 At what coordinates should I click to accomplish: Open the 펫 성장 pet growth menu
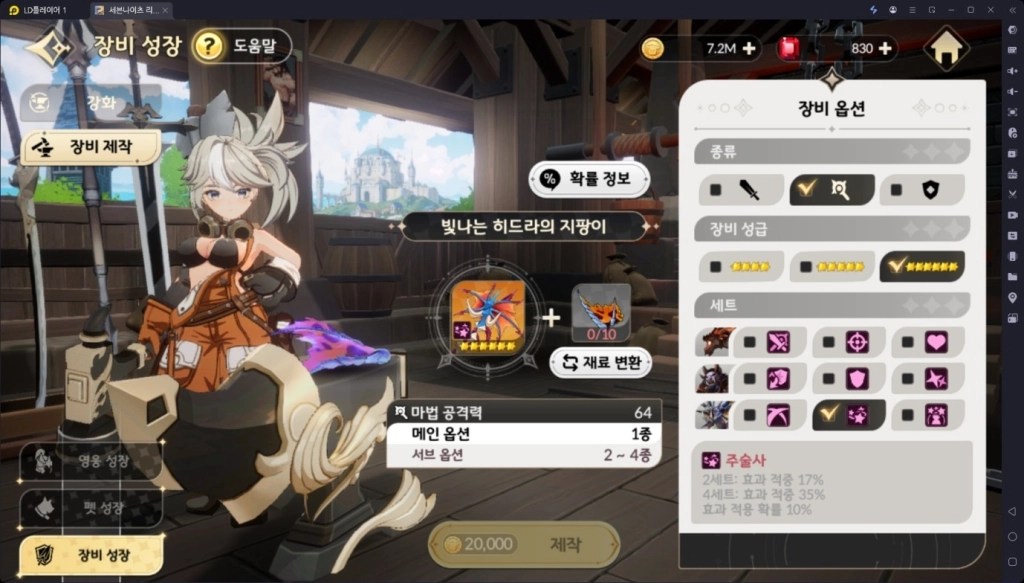[x=91, y=507]
